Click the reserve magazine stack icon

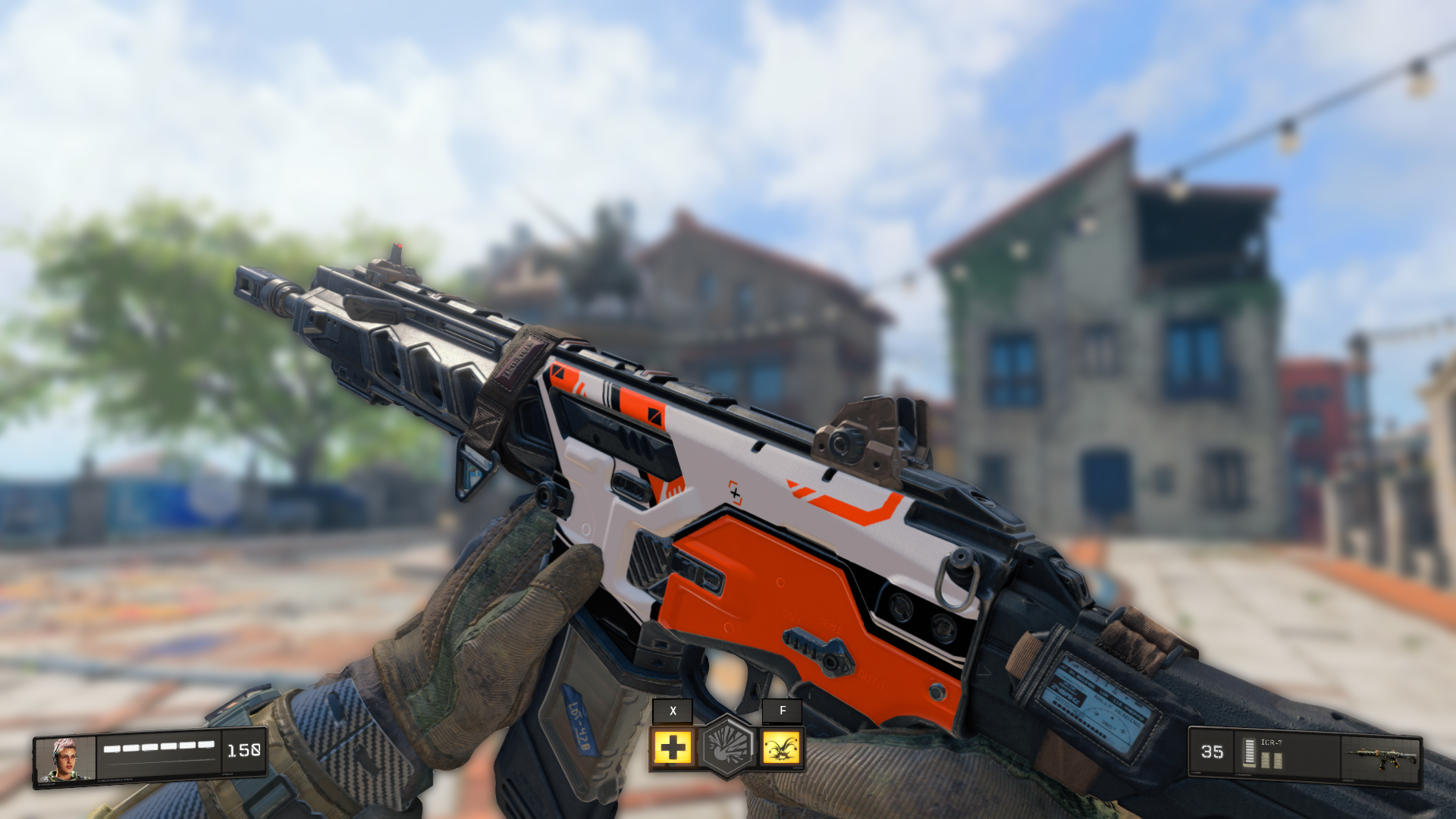pos(1272,760)
